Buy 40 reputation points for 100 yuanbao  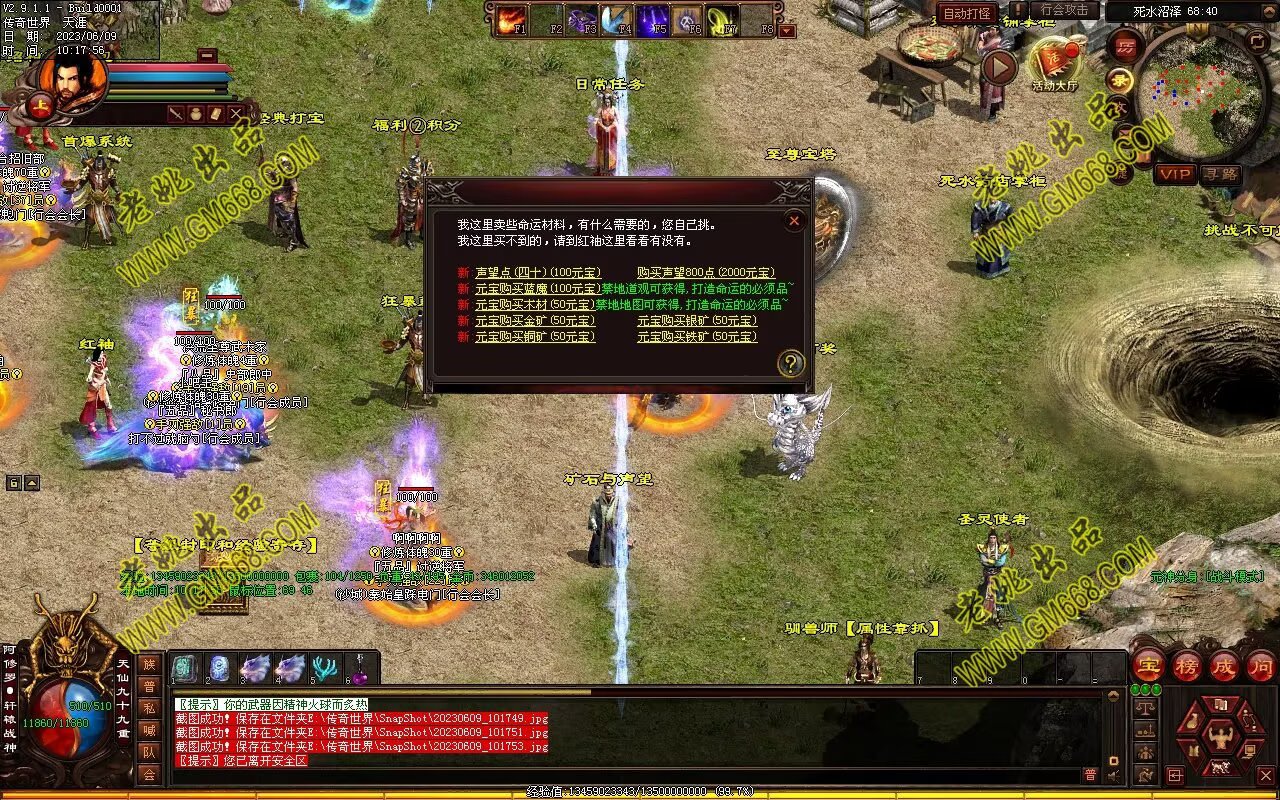pos(537,273)
